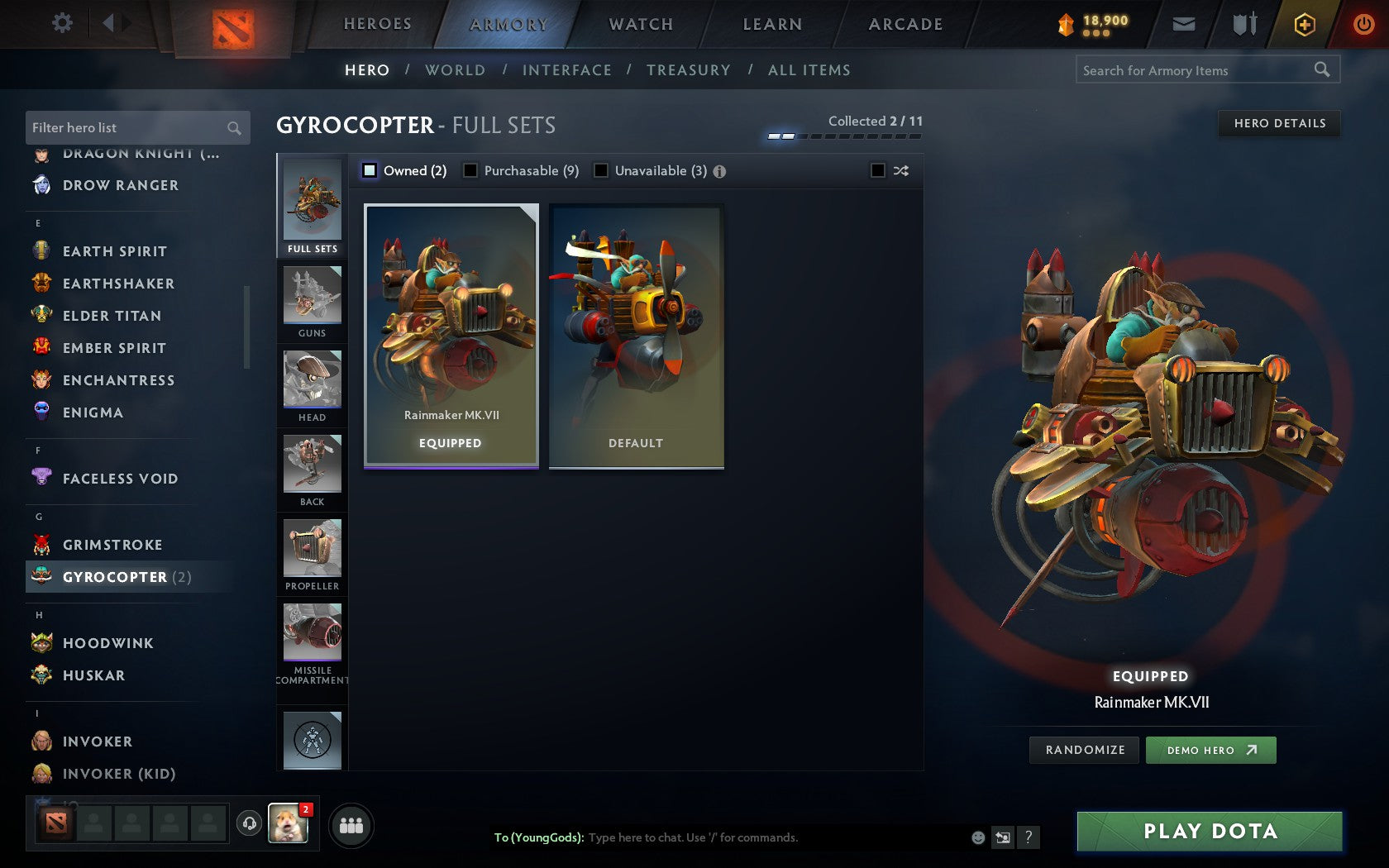
Task: Click the settings gear icon
Action: (x=60, y=23)
